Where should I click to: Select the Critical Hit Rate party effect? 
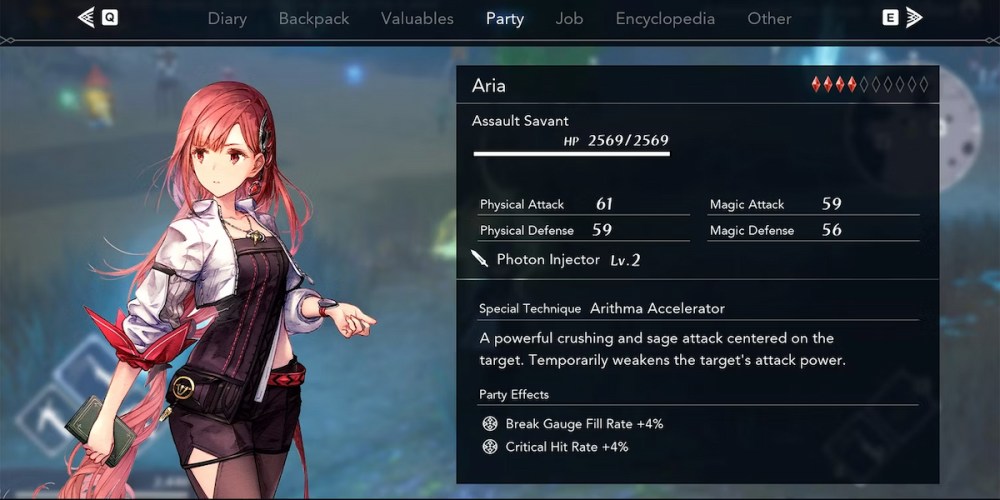tap(566, 447)
